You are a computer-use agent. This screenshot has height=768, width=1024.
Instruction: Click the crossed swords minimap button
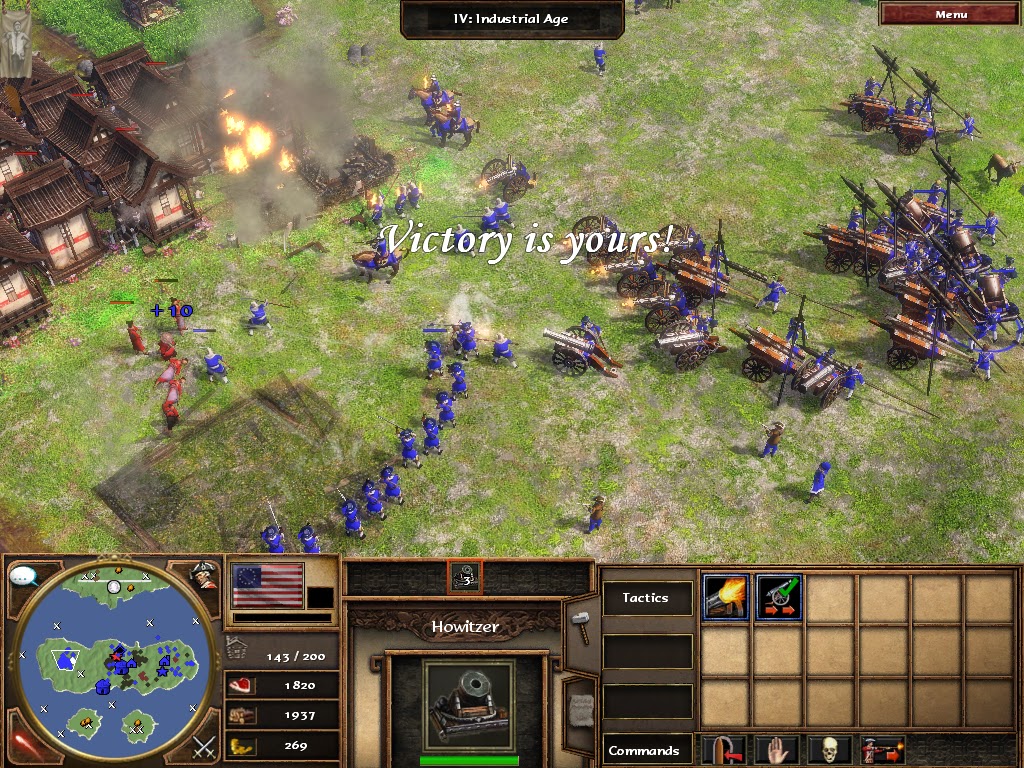coord(205,746)
